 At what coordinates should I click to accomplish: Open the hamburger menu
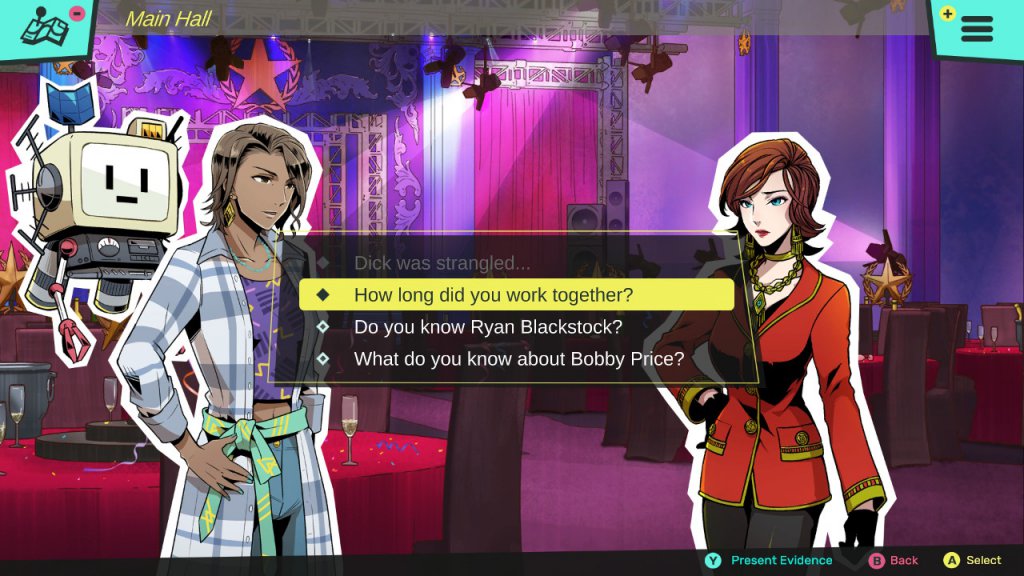coord(977,27)
